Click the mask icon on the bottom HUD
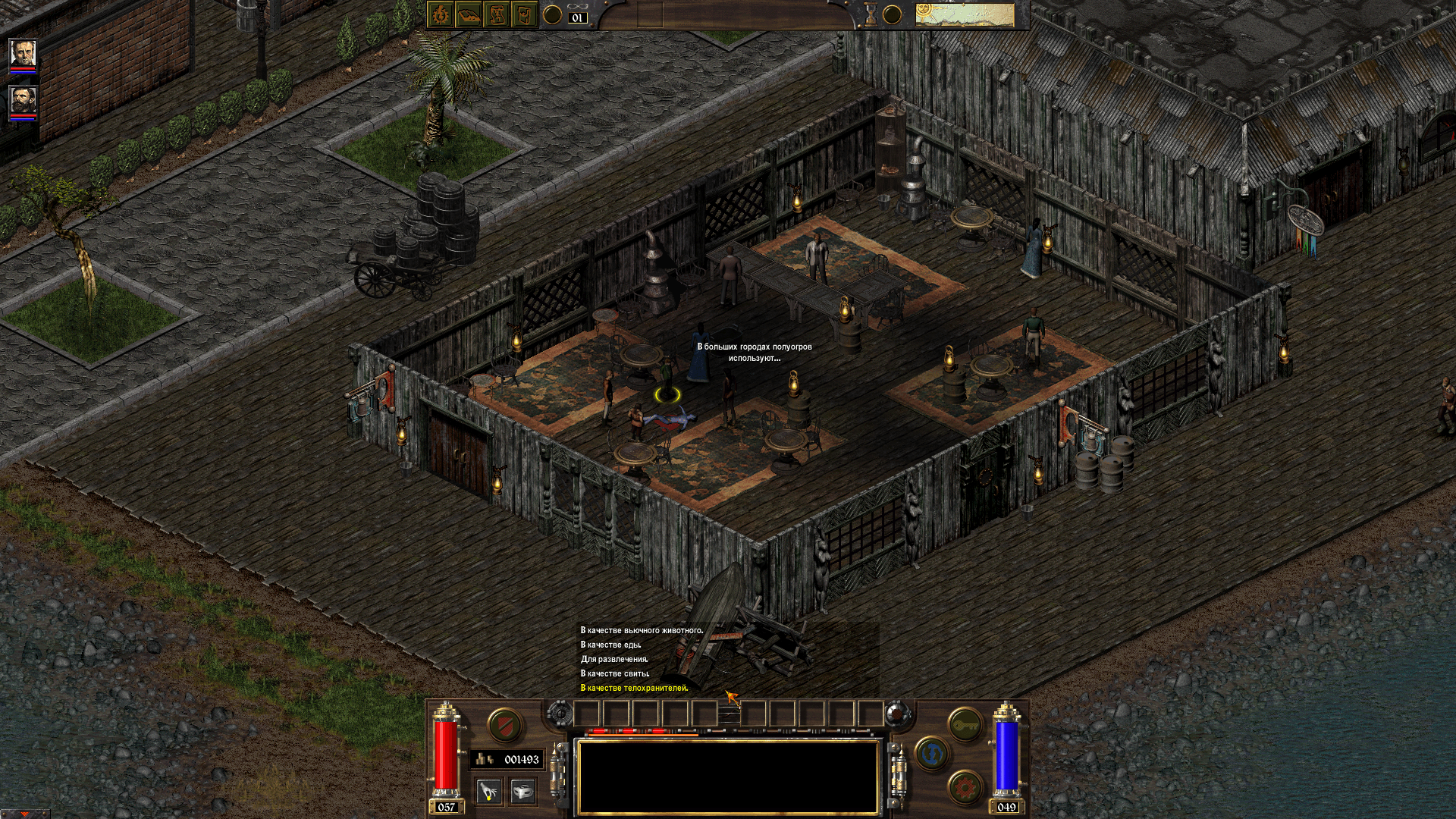The image size is (1456, 819). tap(523, 791)
